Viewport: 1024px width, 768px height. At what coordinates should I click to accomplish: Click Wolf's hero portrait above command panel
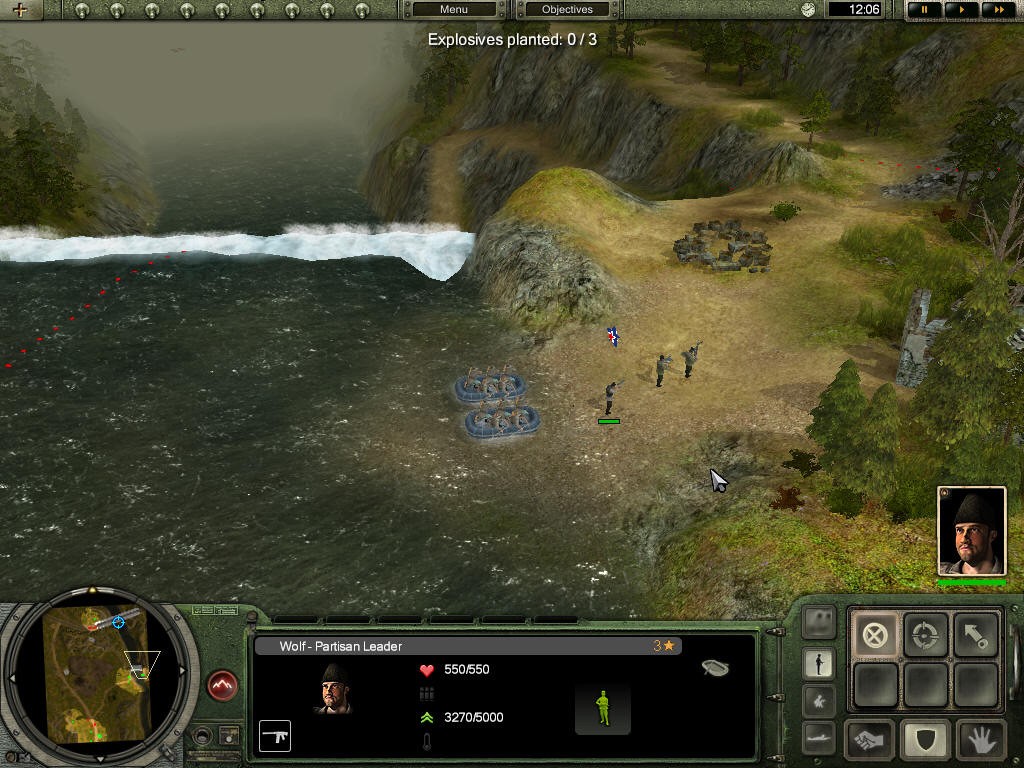[x=971, y=531]
